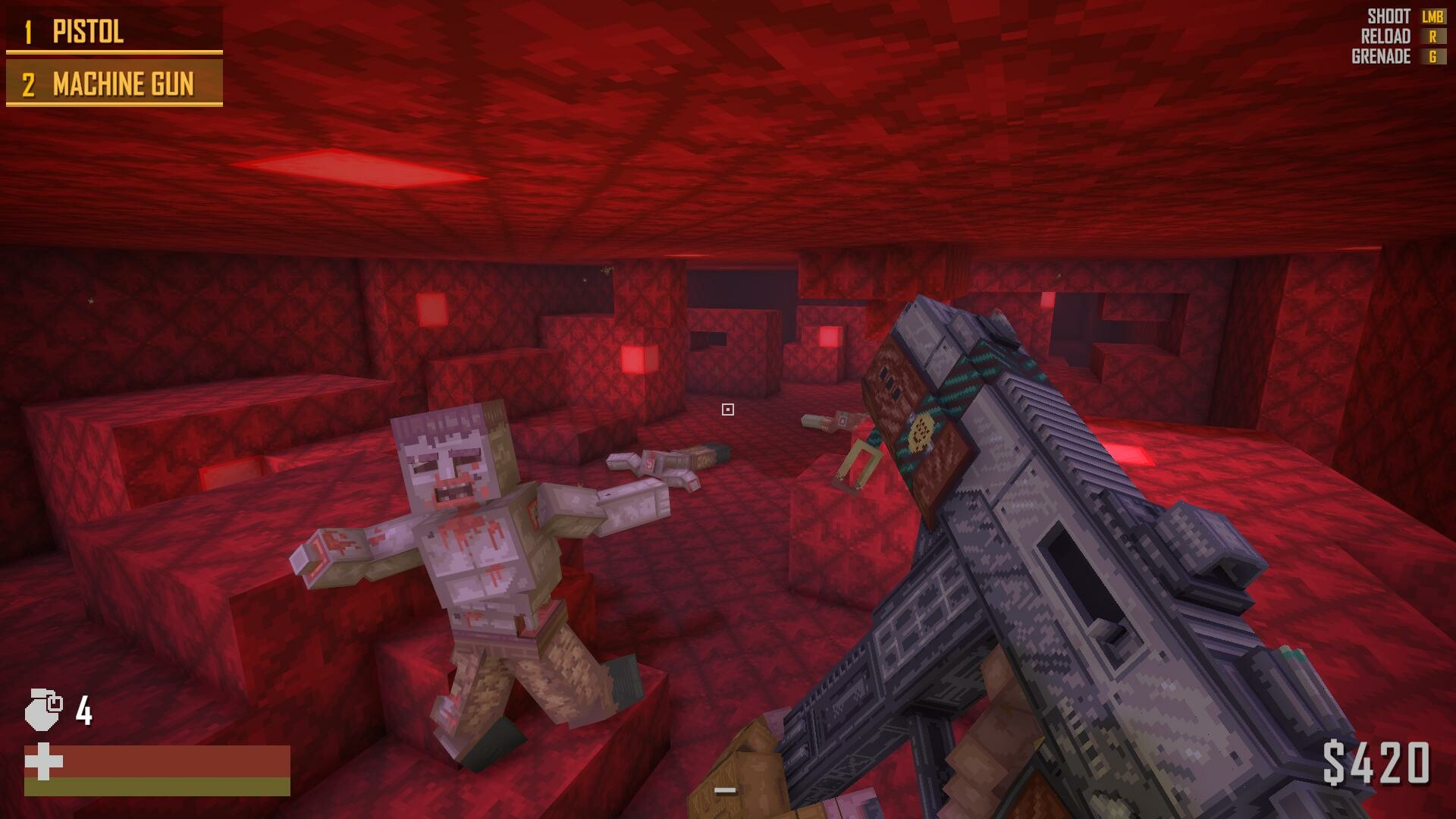Click the SHOOT label in the controls list
Image resolution: width=1456 pixels, height=819 pixels.
click(1388, 14)
